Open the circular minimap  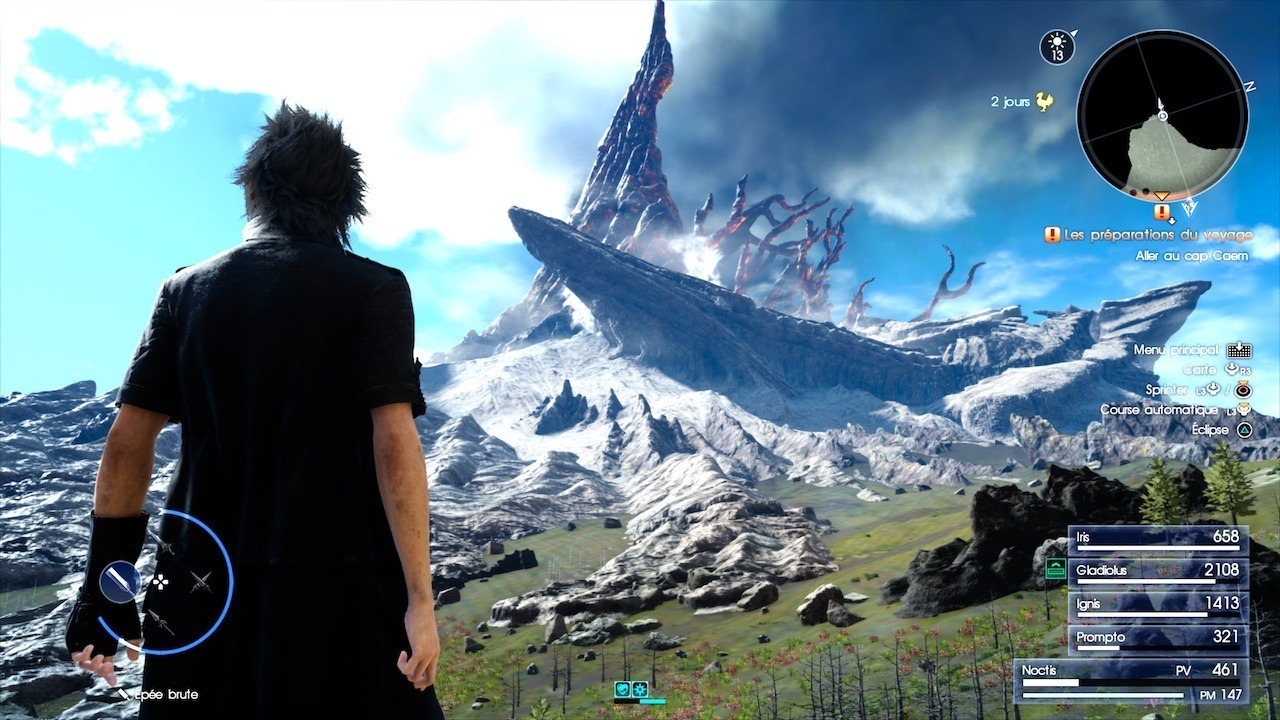[x=1162, y=115]
